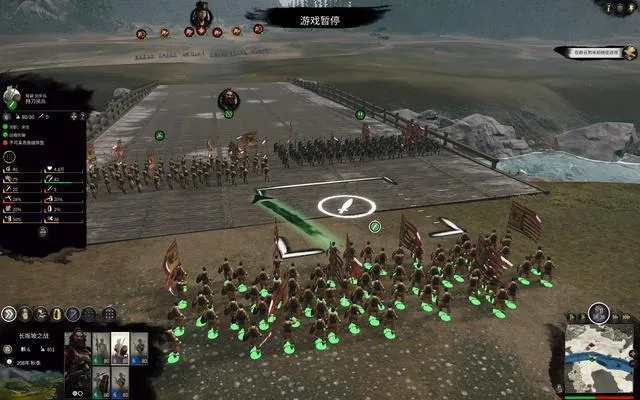
Task: Select the enemy general portrait at top center
Action: point(201,13)
